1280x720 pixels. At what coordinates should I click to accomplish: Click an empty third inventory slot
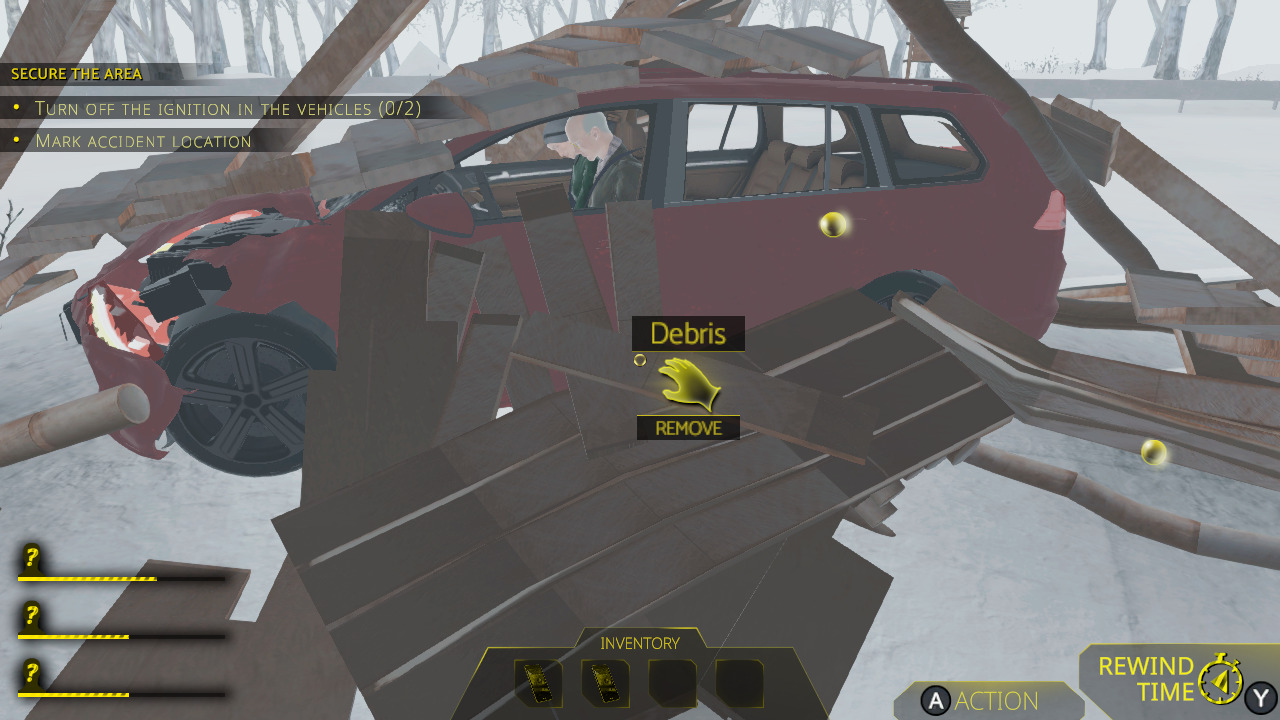click(x=671, y=682)
